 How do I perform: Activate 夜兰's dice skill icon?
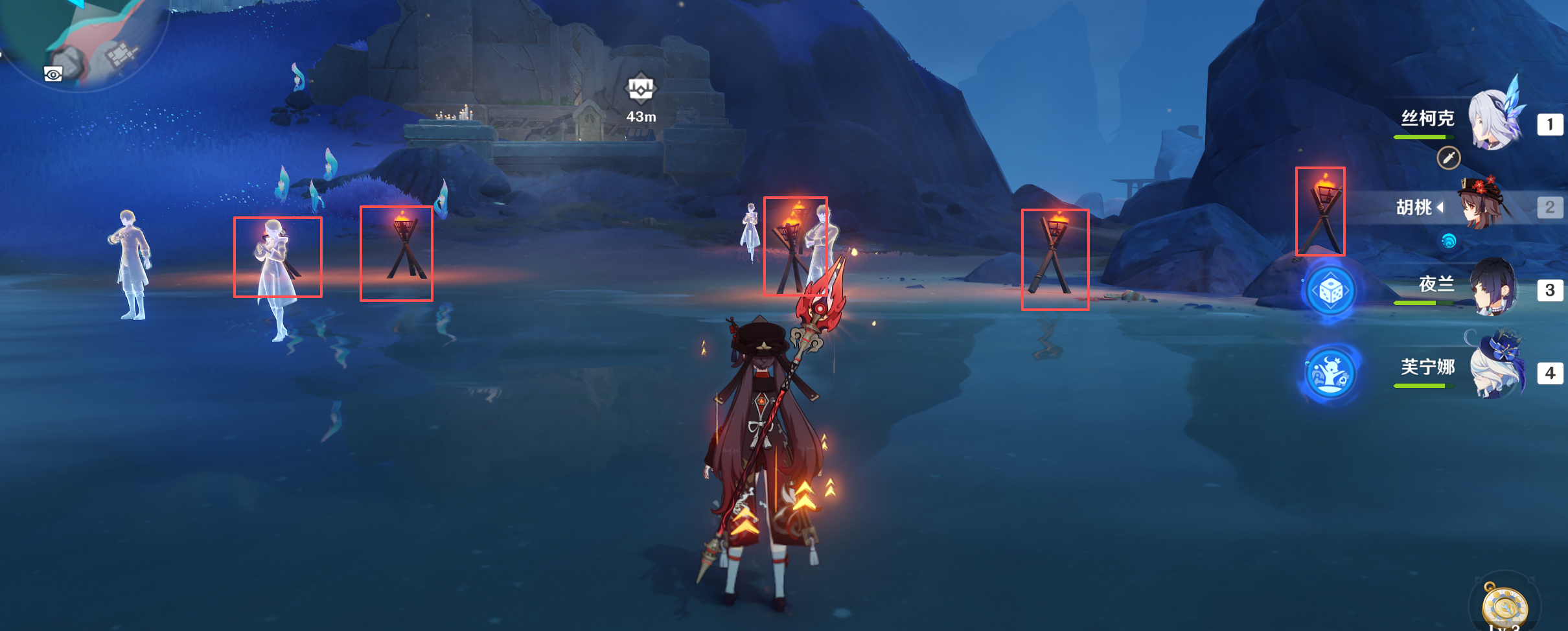[x=1330, y=292]
